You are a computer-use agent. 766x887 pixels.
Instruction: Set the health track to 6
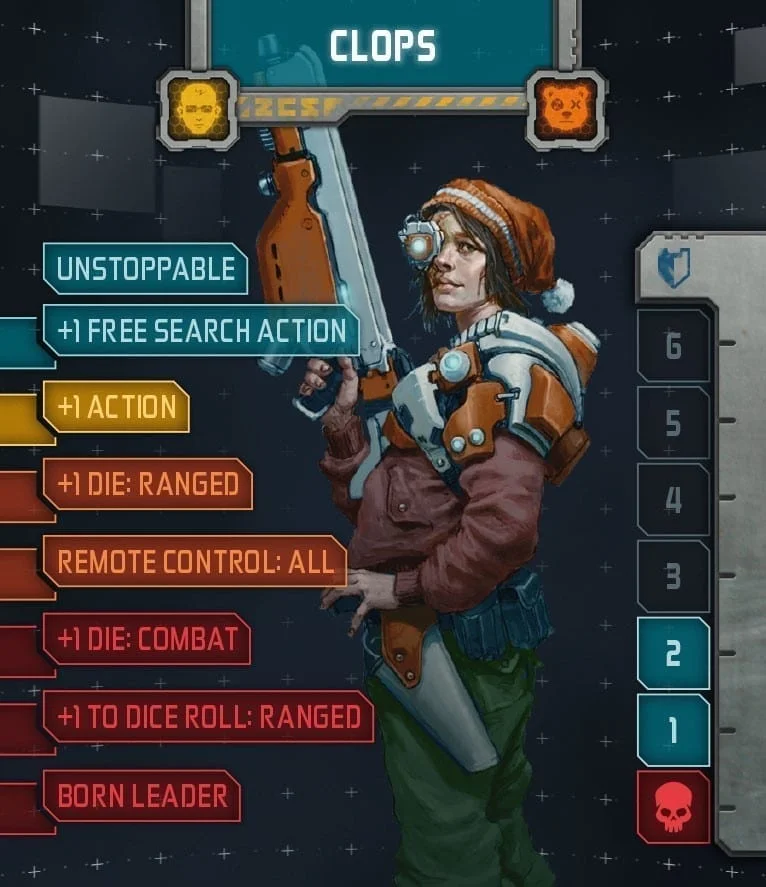pyautogui.click(x=673, y=346)
